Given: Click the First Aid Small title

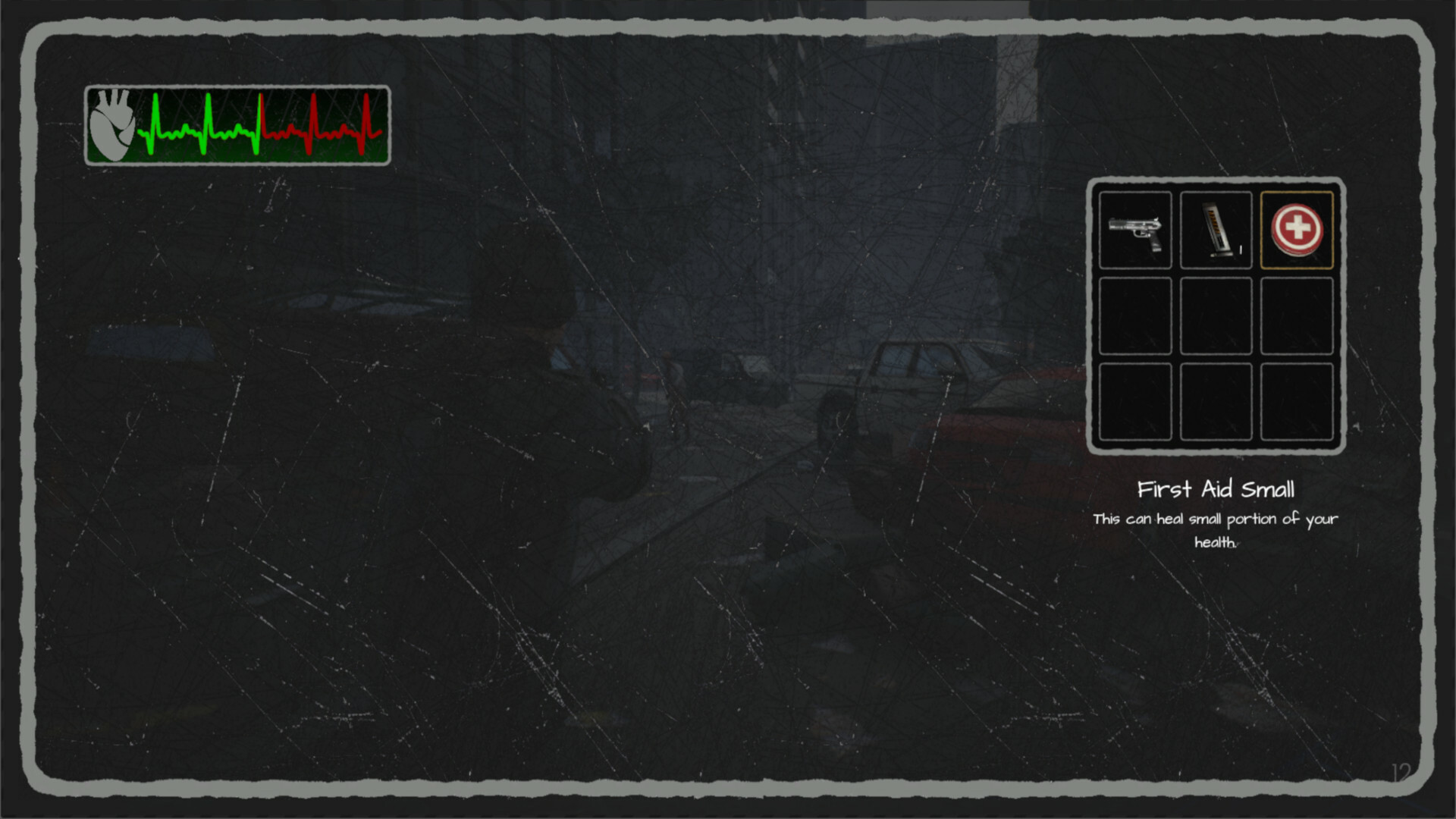Looking at the screenshot, I should tap(1216, 489).
